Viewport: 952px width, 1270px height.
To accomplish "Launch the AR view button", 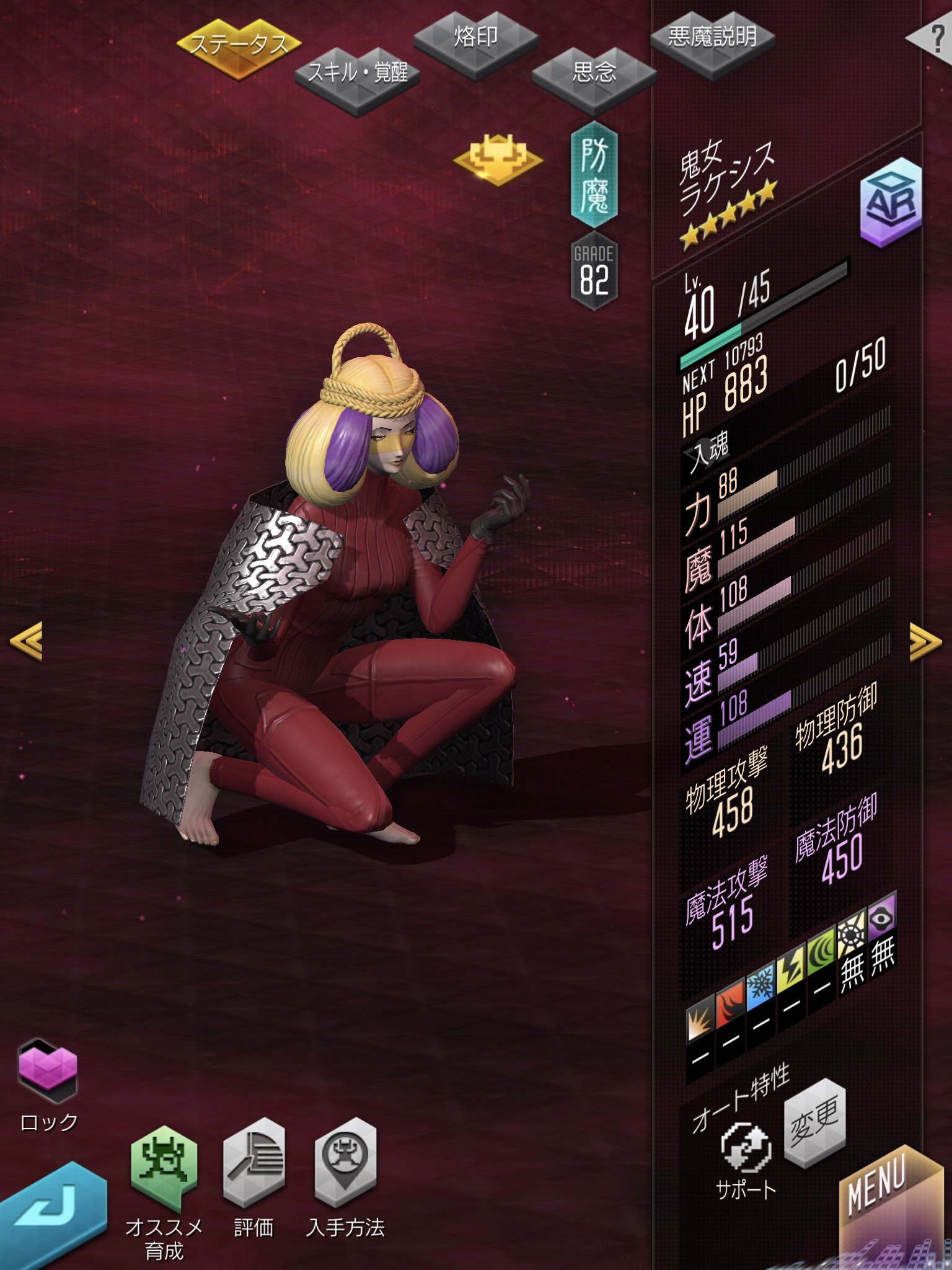I will coord(891,202).
